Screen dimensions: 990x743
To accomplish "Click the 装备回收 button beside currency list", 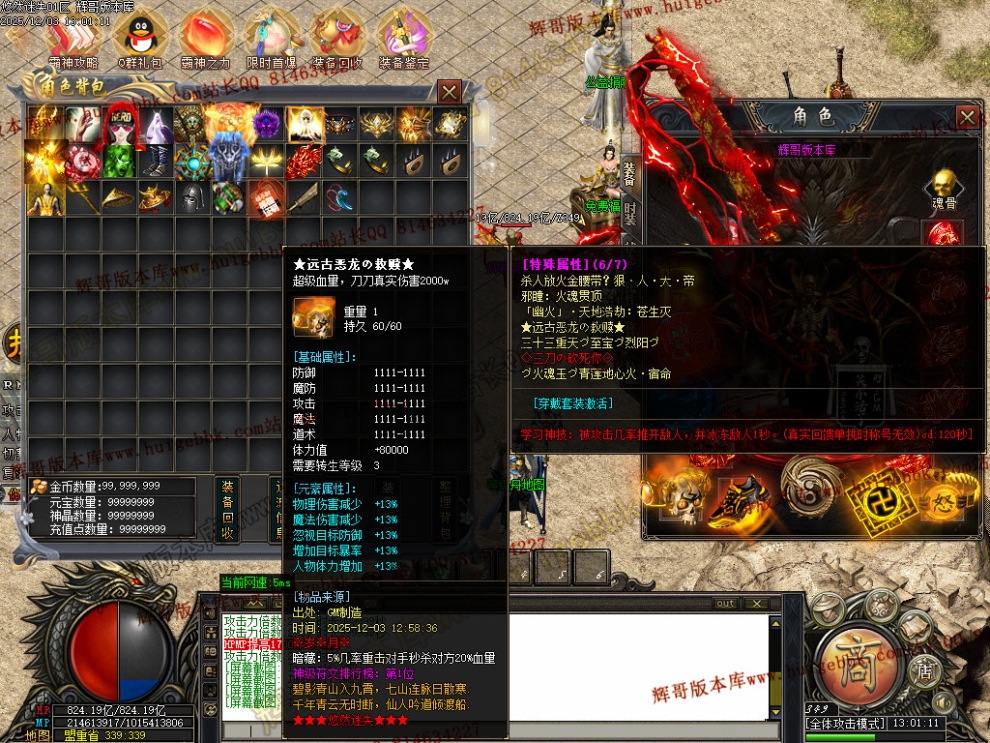I will click(228, 508).
